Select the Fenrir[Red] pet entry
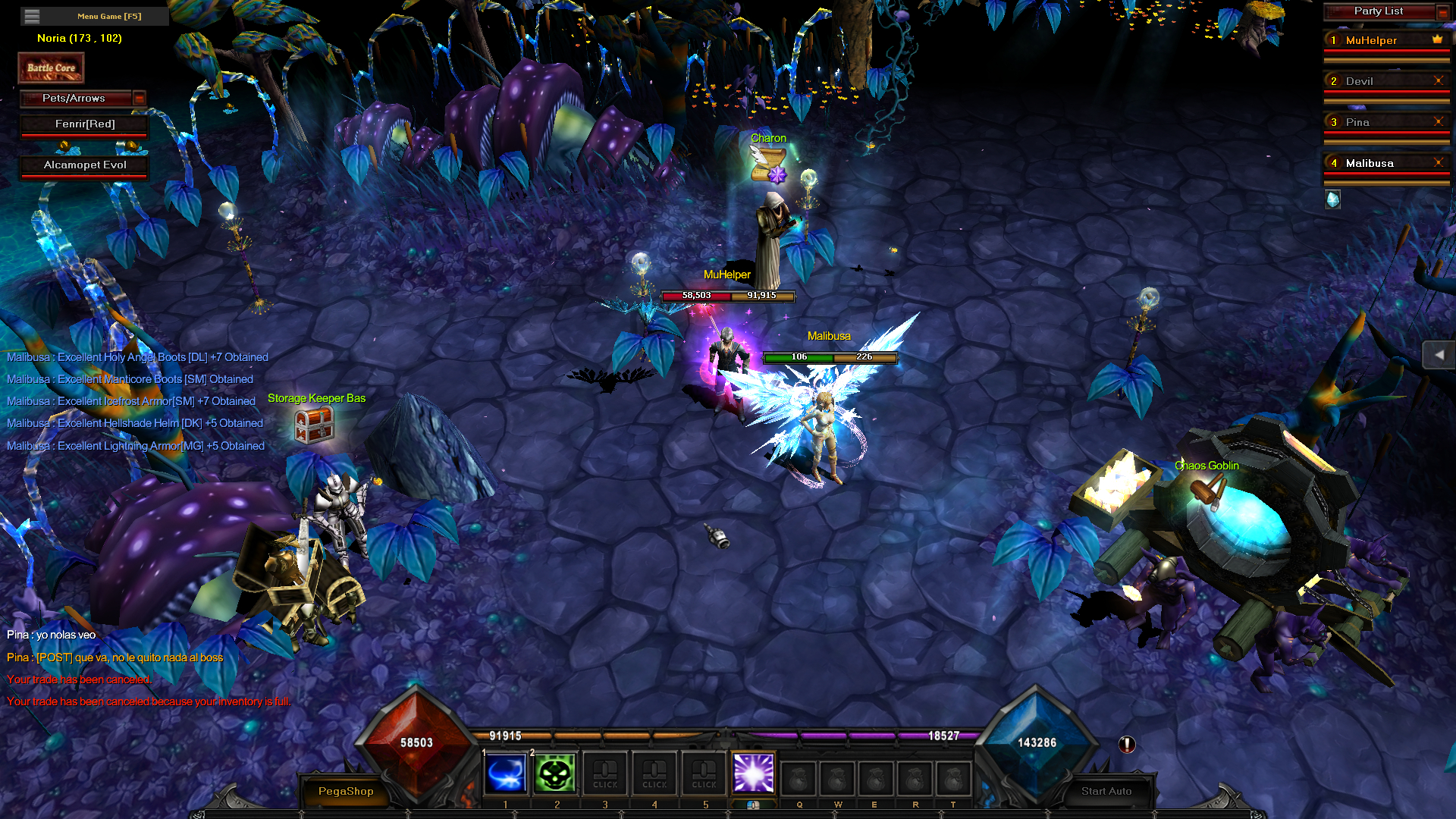Screen dimensions: 1456x819 point(84,124)
